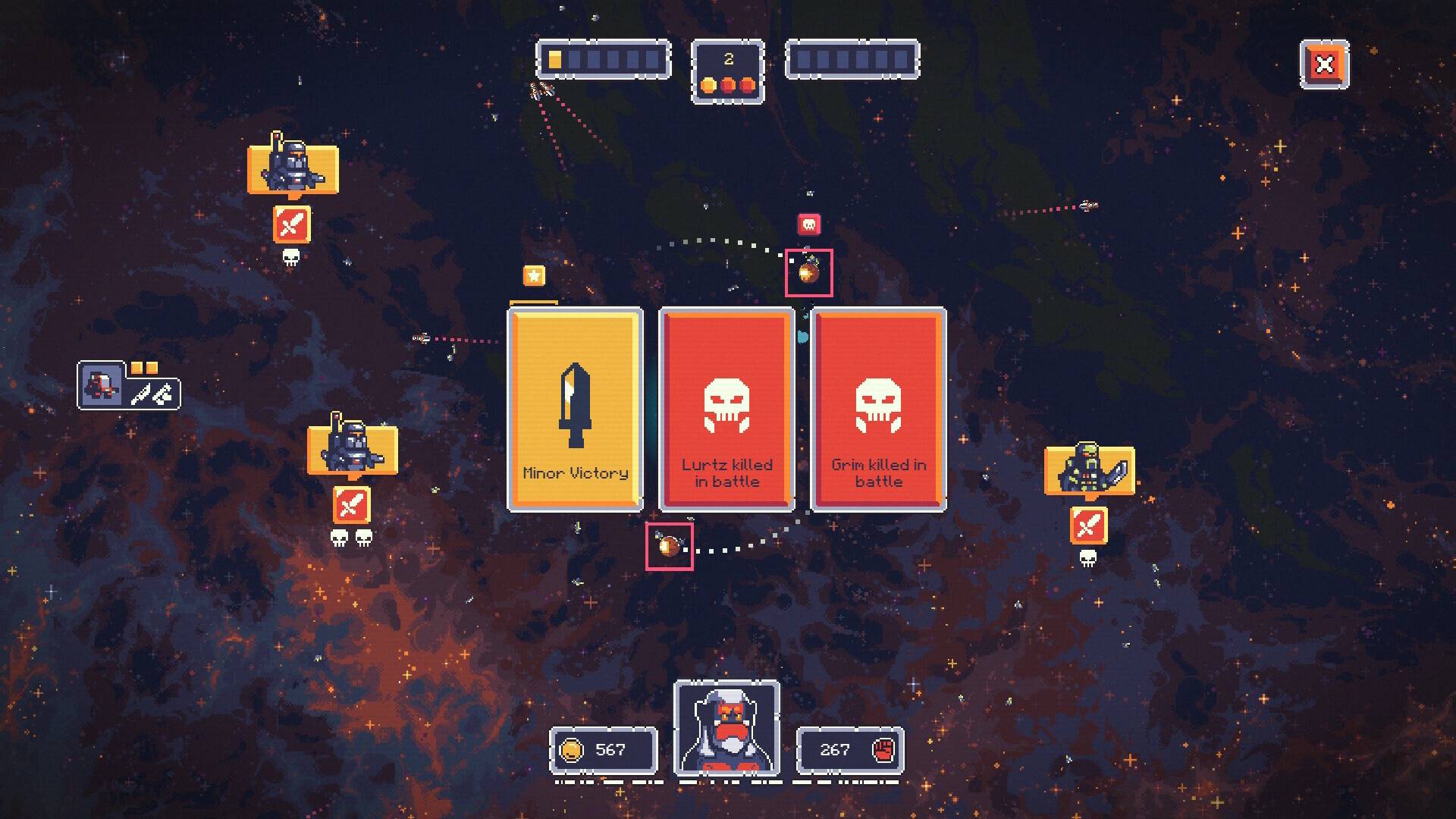Click the crossed-sword icon under green orc

(1088, 525)
